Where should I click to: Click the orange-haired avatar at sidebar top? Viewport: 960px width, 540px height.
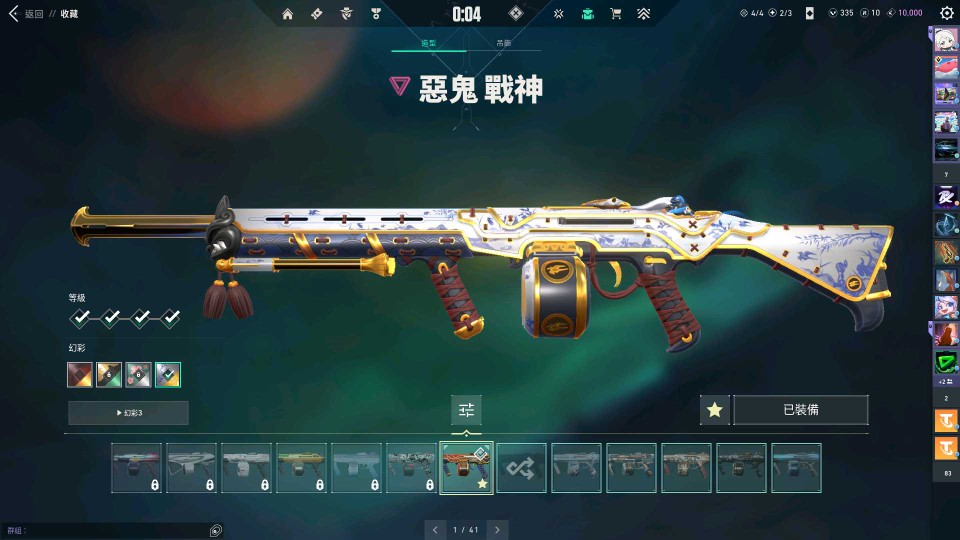[x=946, y=40]
